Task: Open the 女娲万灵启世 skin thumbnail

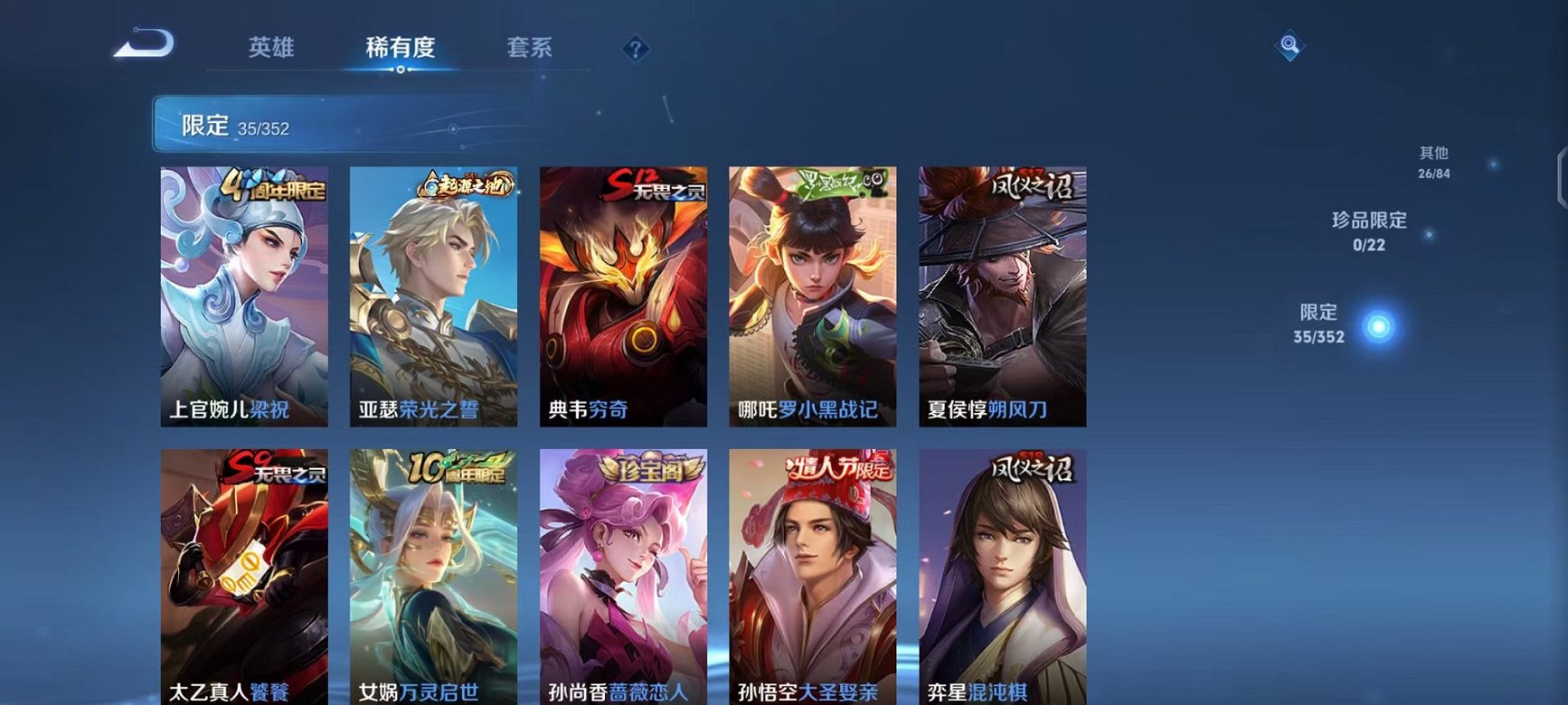Action: click(x=434, y=578)
